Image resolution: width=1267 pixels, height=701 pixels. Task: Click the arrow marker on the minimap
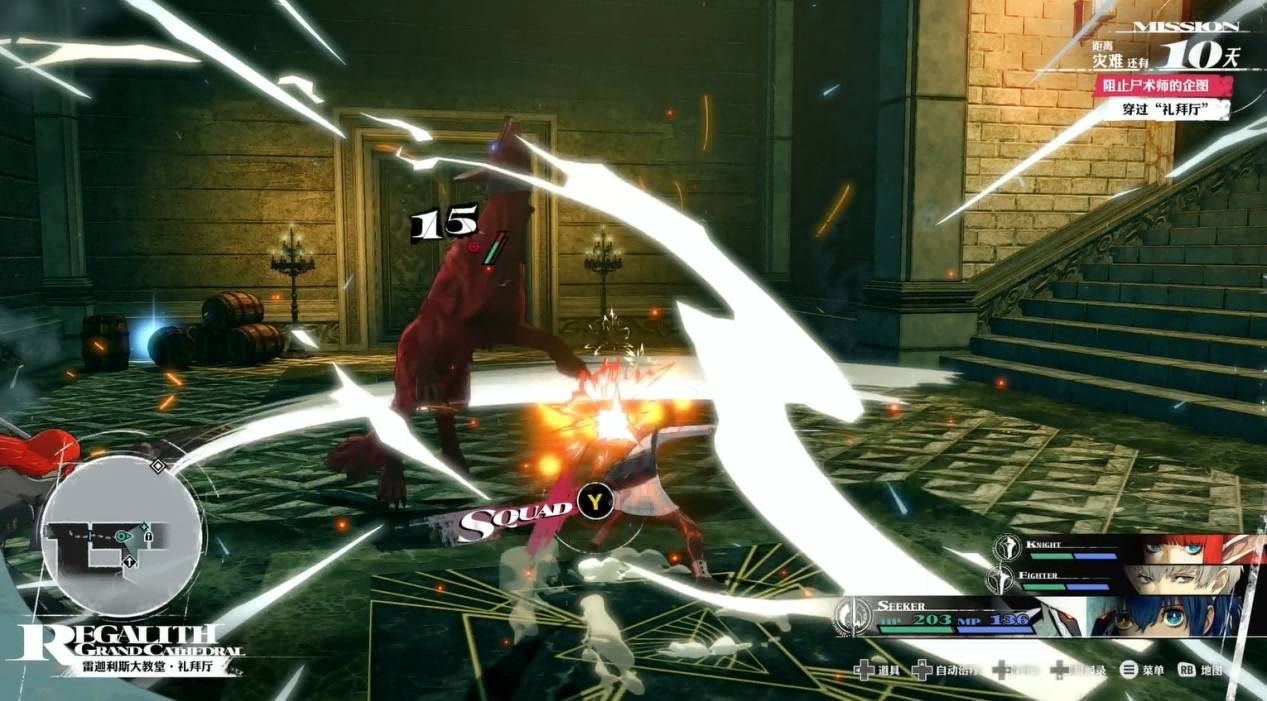pyautogui.click(x=130, y=563)
